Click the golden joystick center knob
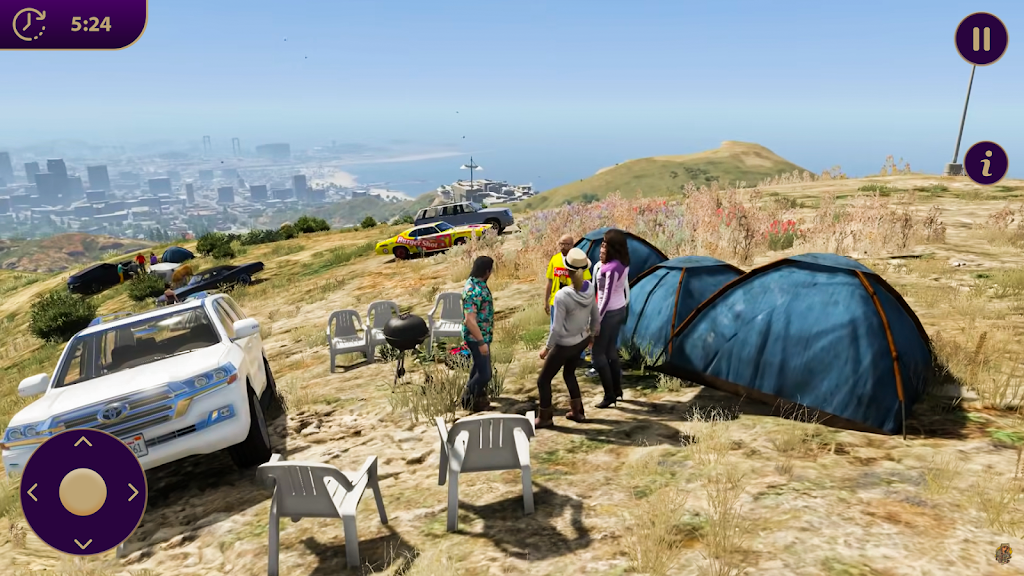Image resolution: width=1024 pixels, height=576 pixels. point(83,492)
